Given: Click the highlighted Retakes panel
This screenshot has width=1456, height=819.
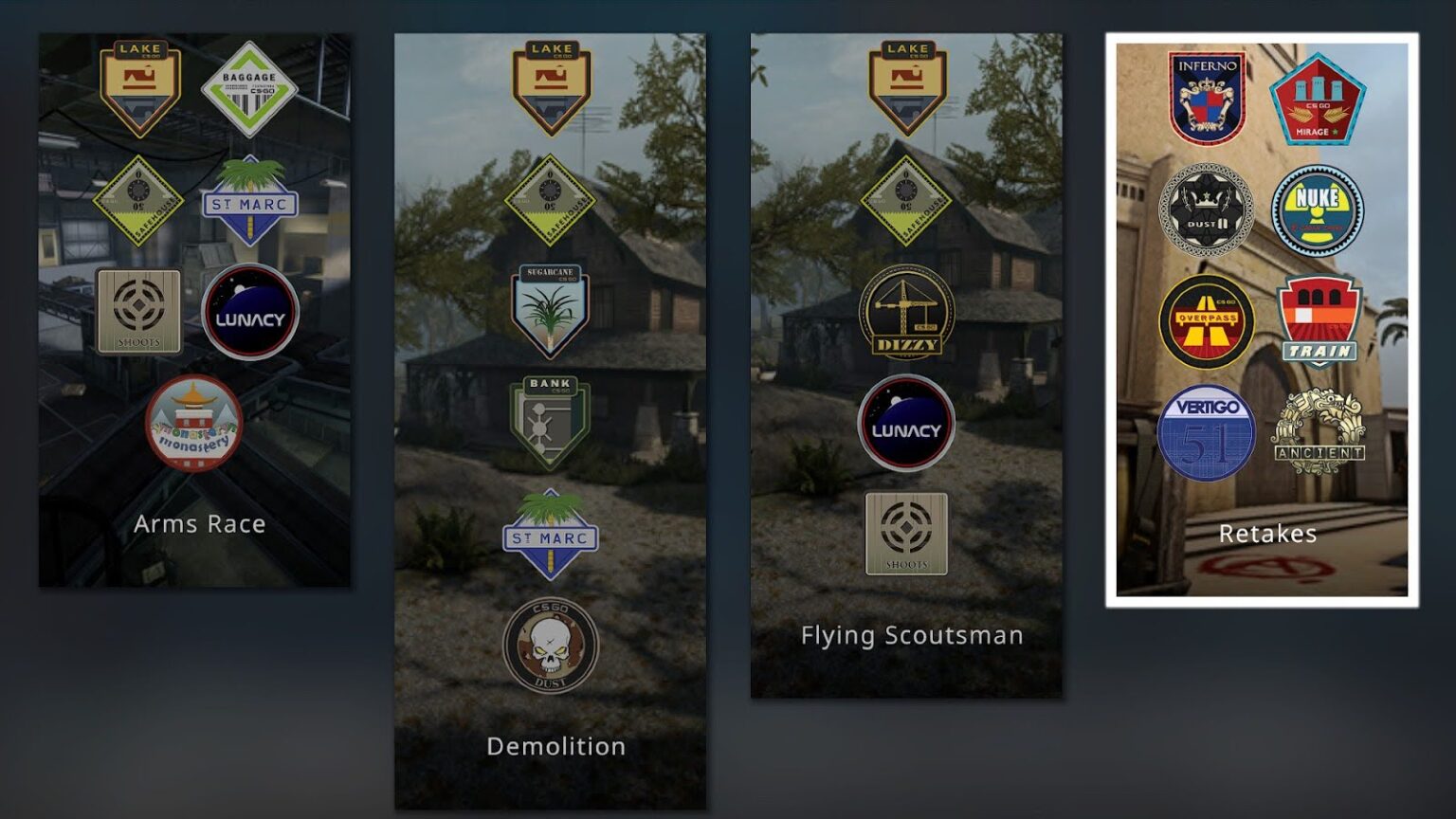Looking at the screenshot, I should (x=1267, y=534).
